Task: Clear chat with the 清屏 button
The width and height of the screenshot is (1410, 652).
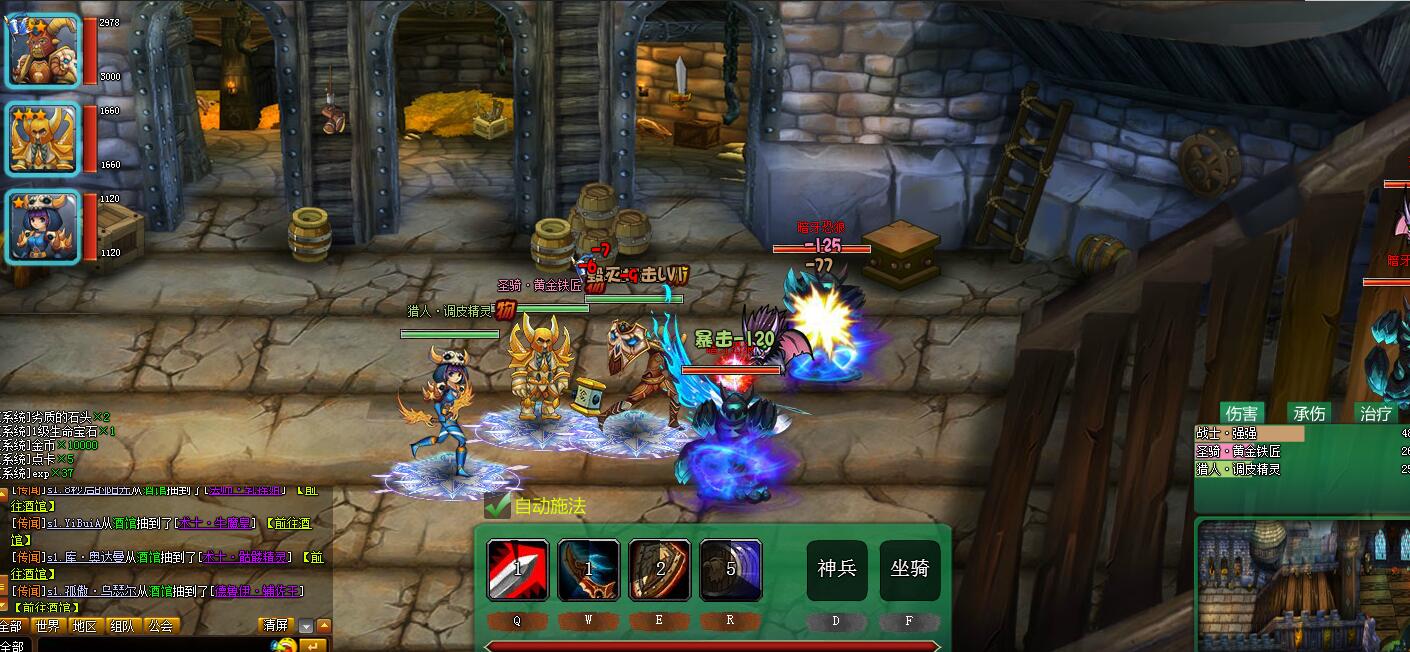Action: pyautogui.click(x=275, y=626)
